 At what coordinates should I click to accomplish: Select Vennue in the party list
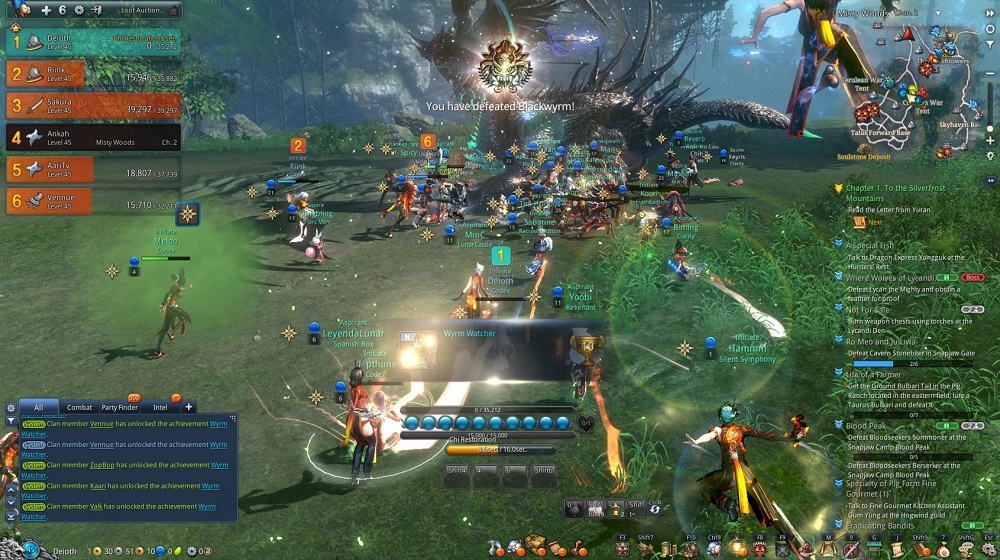93,202
